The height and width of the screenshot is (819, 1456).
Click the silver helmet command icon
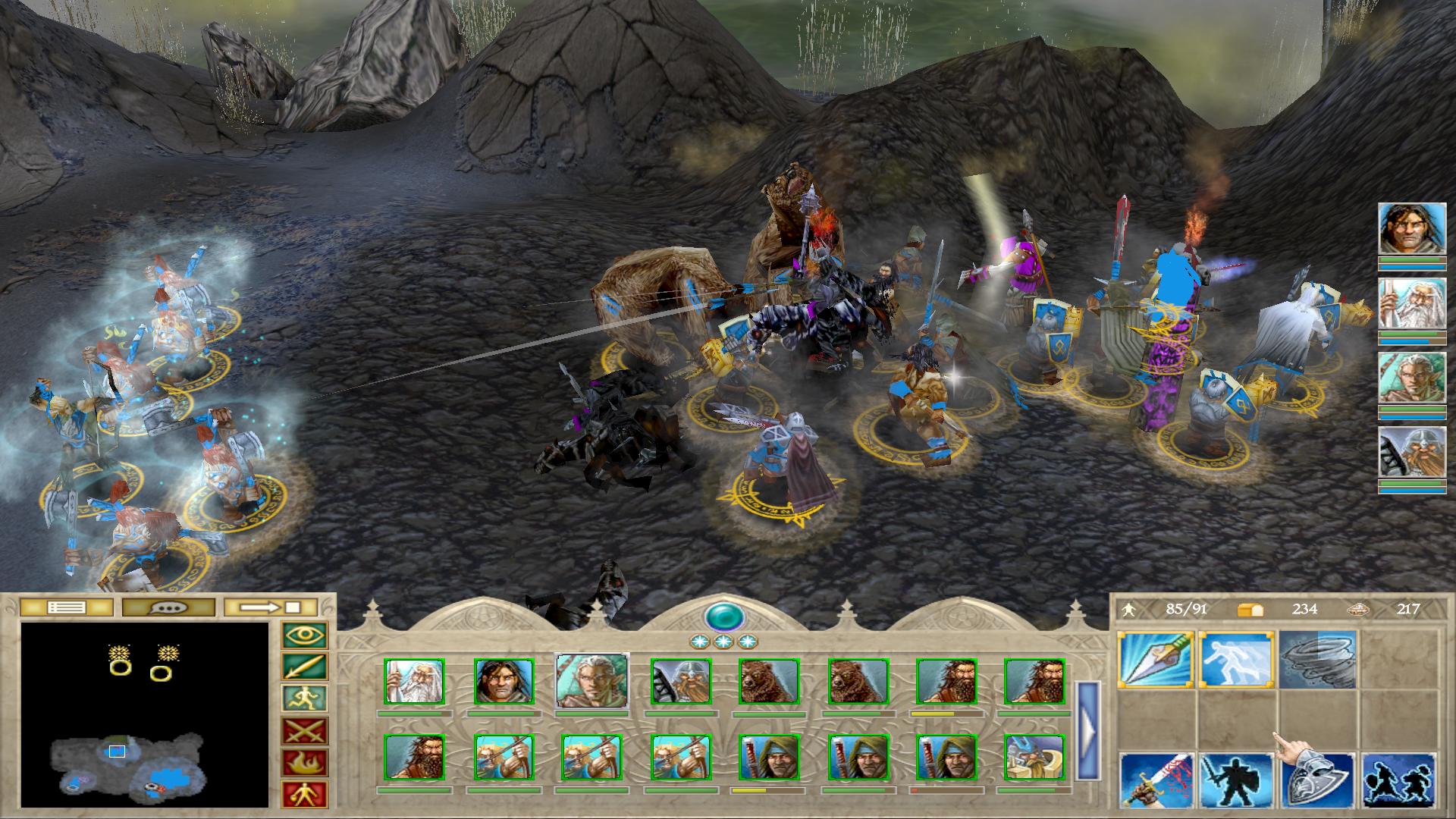click(1318, 780)
